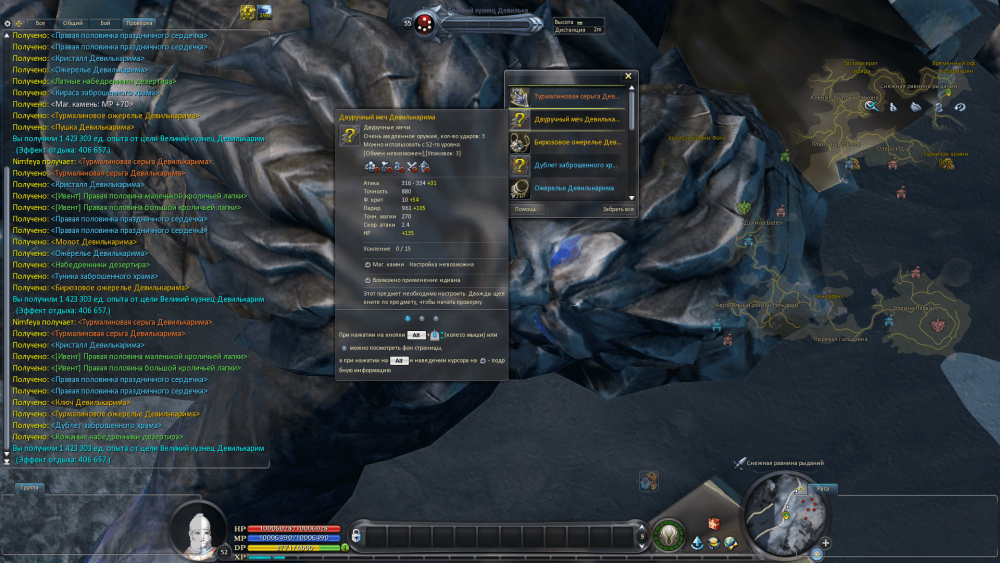Choose the "Дублет заброшенного хр..." loot row
This screenshot has height=563, width=1000.
click(x=567, y=165)
